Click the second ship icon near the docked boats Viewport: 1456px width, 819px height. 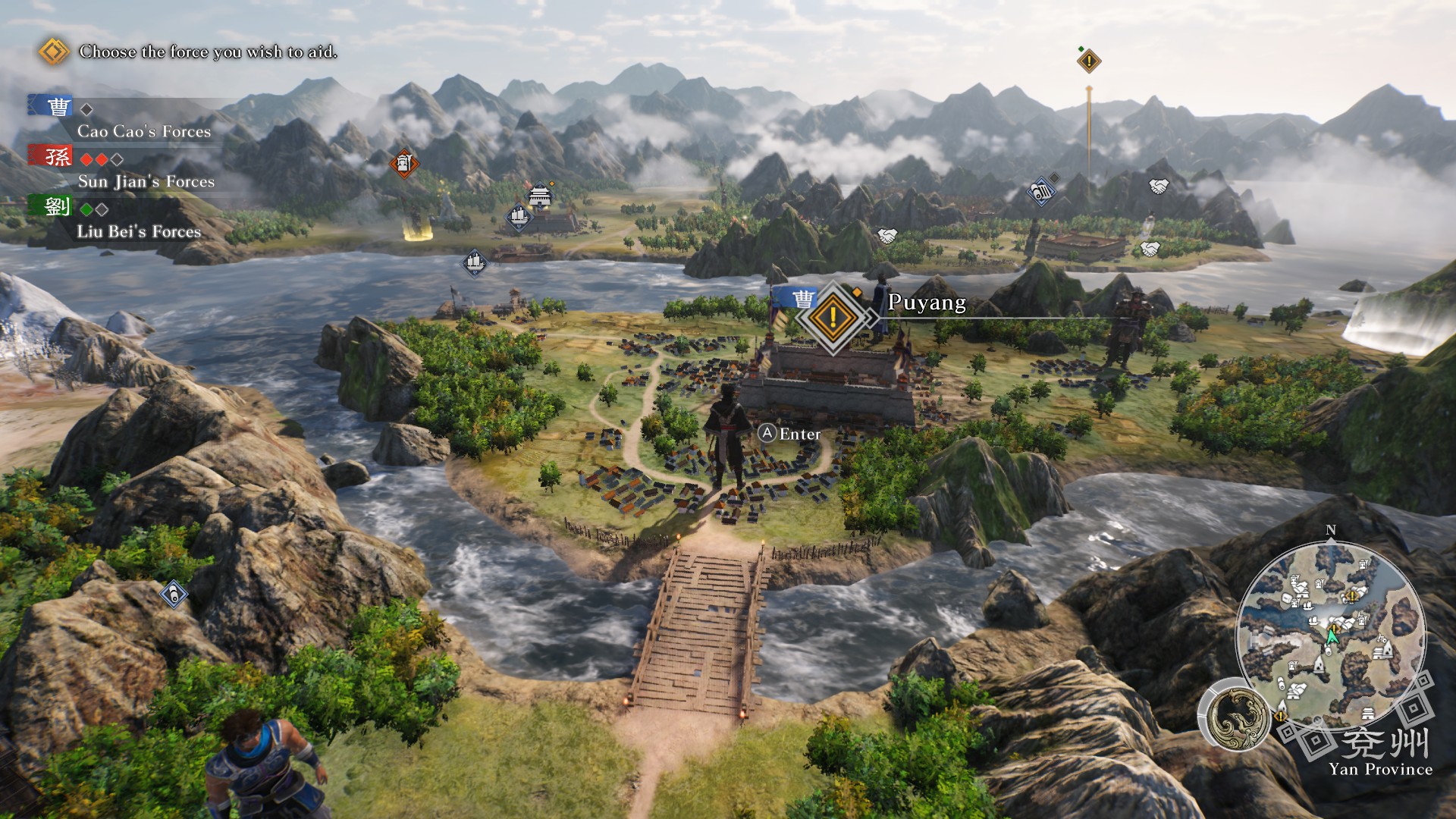point(518,218)
